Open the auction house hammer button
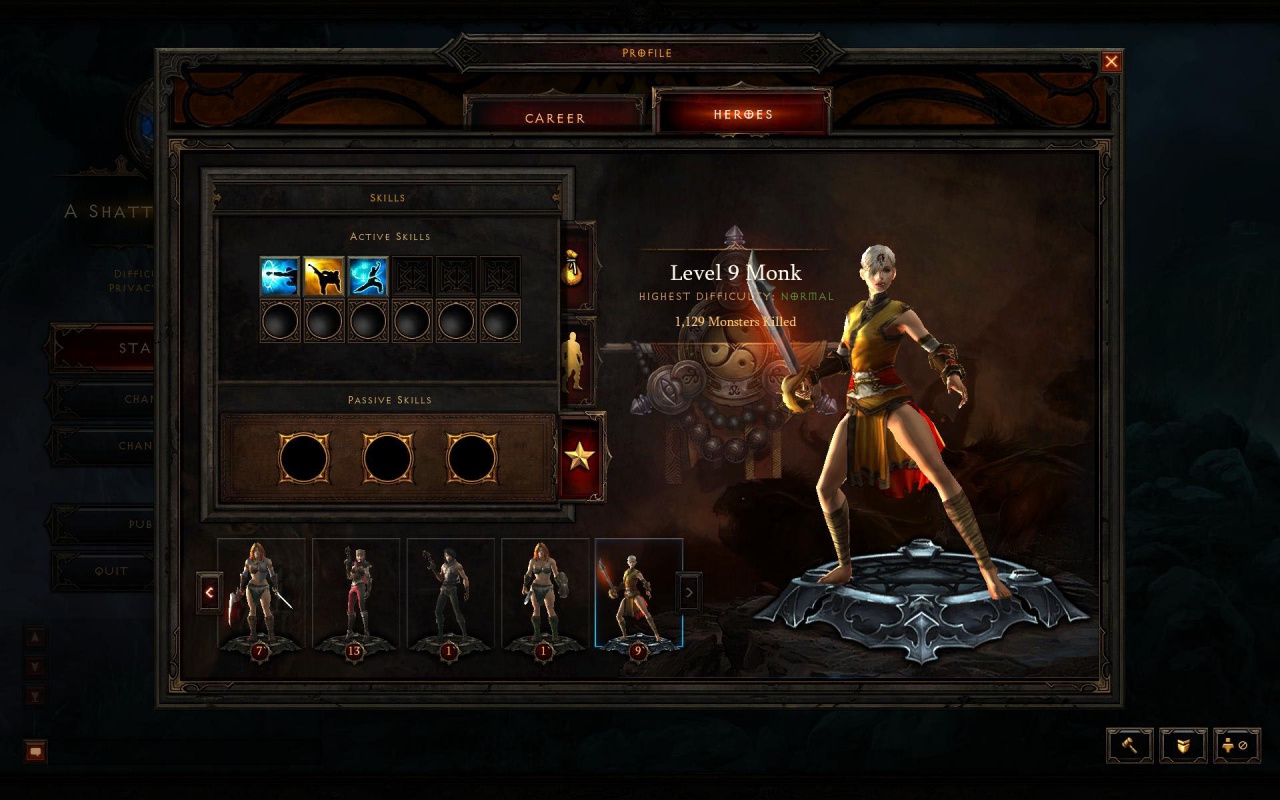Image resolution: width=1280 pixels, height=800 pixels. 1130,745
